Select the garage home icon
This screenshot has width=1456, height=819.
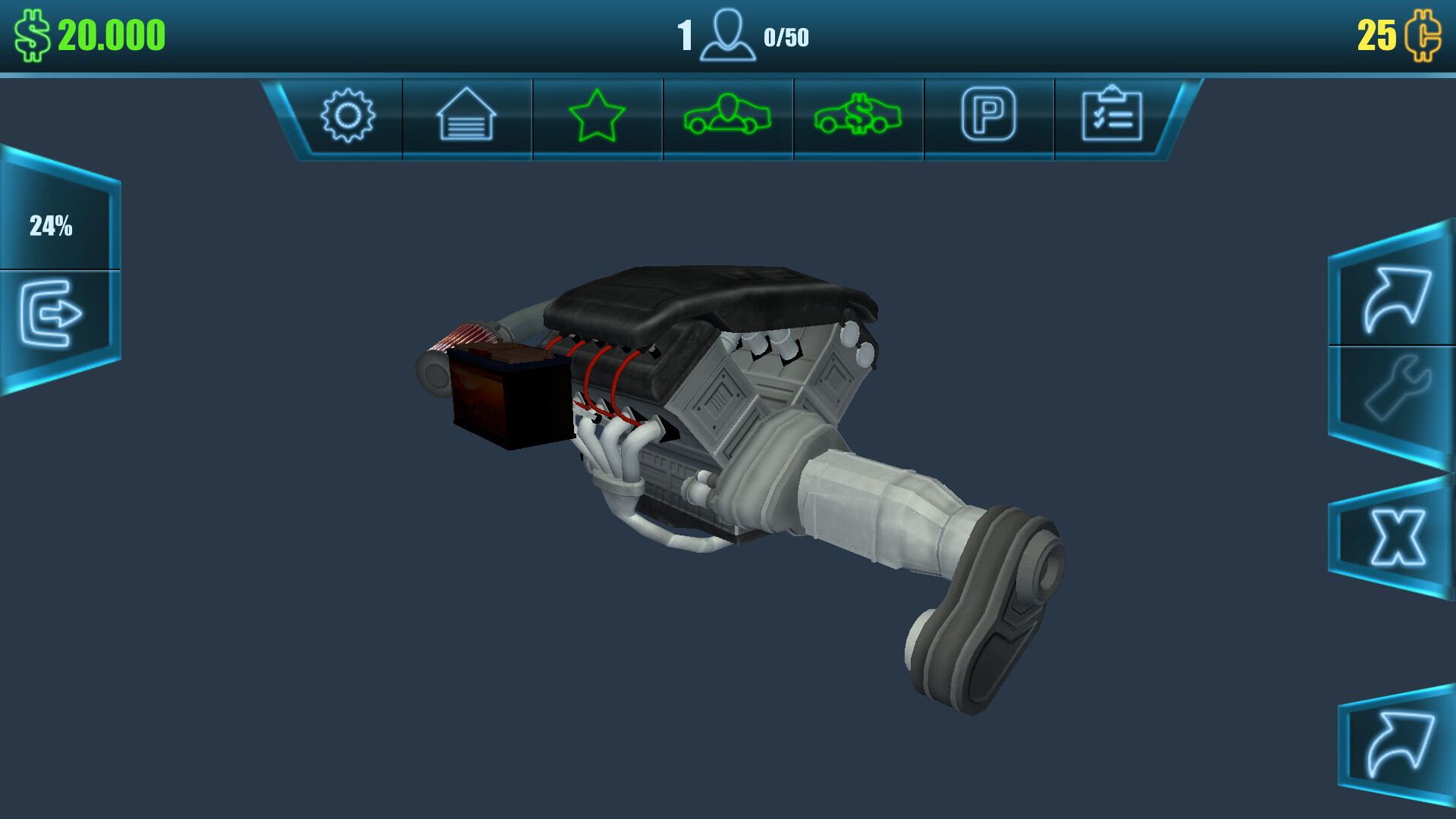coord(466,115)
